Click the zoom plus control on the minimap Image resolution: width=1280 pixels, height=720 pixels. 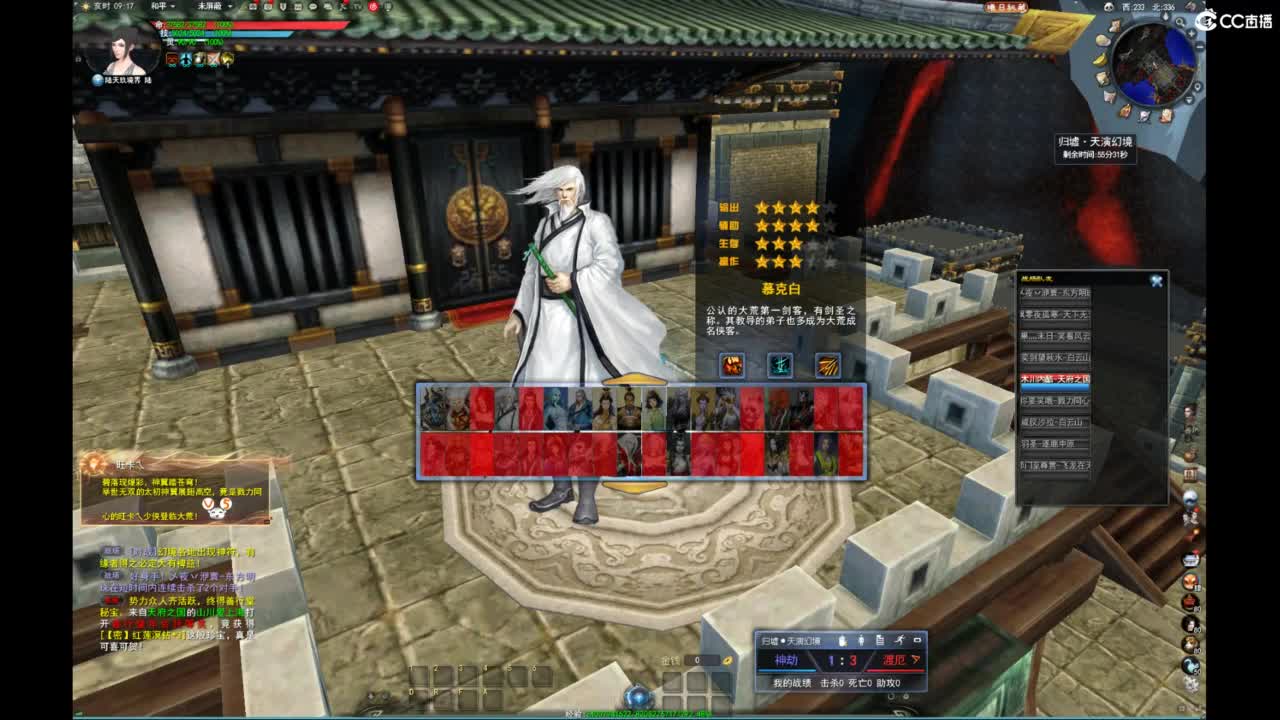pos(1191,34)
